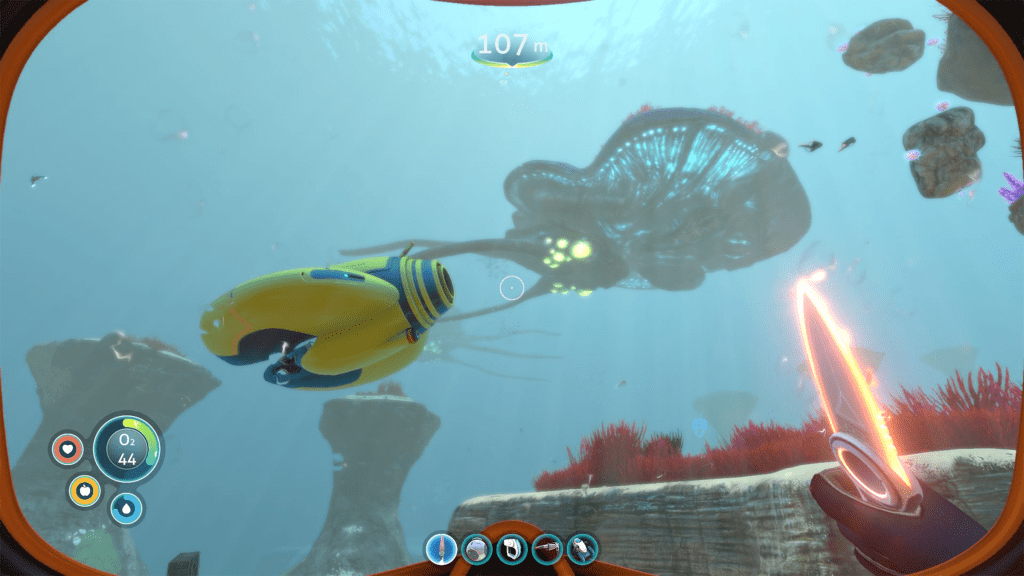This screenshot has height=576, width=1024.
Task: Equip the white handheld scanner slot
Action: click(x=512, y=548)
